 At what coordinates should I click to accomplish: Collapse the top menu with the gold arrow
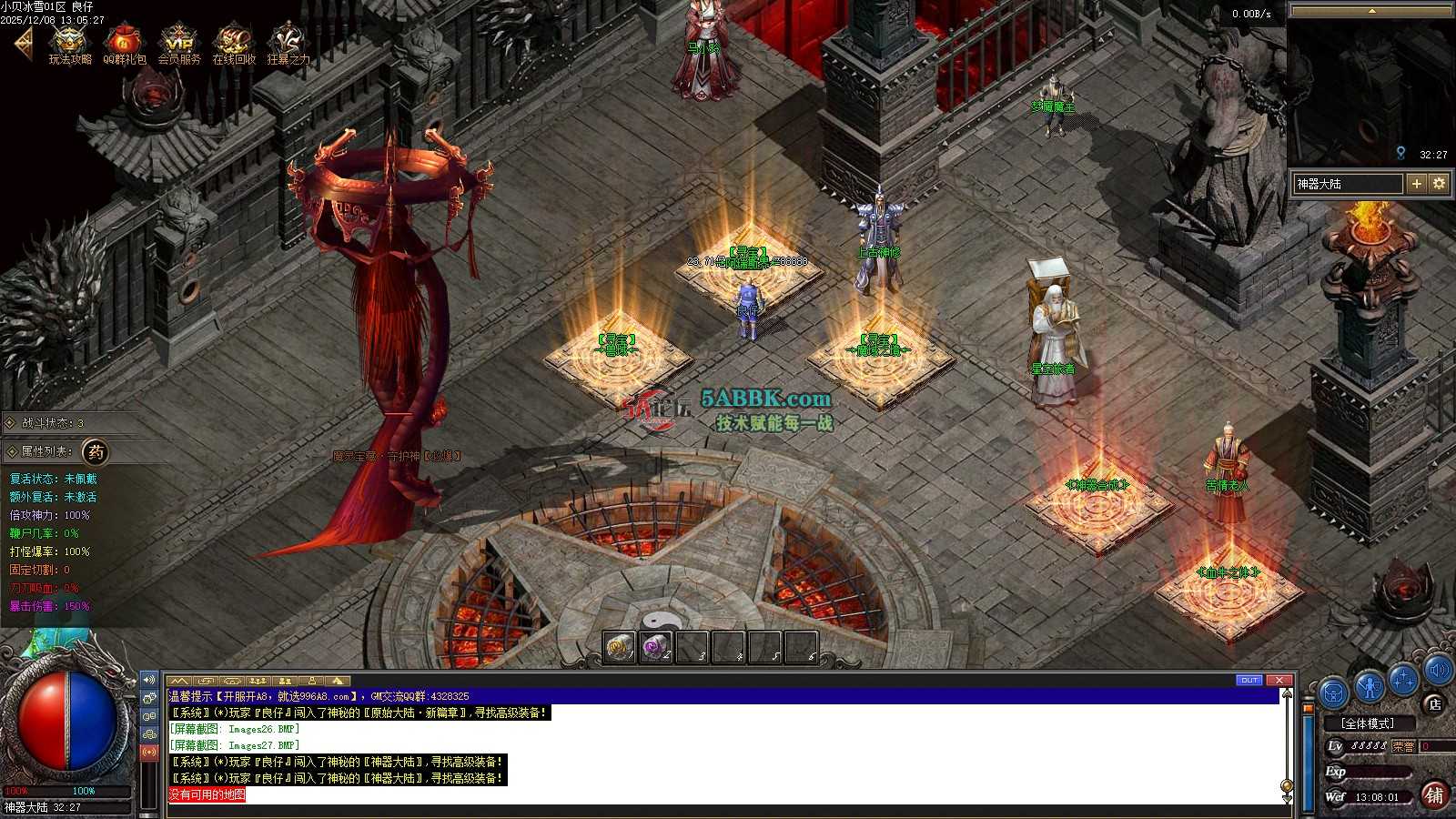(x=23, y=43)
